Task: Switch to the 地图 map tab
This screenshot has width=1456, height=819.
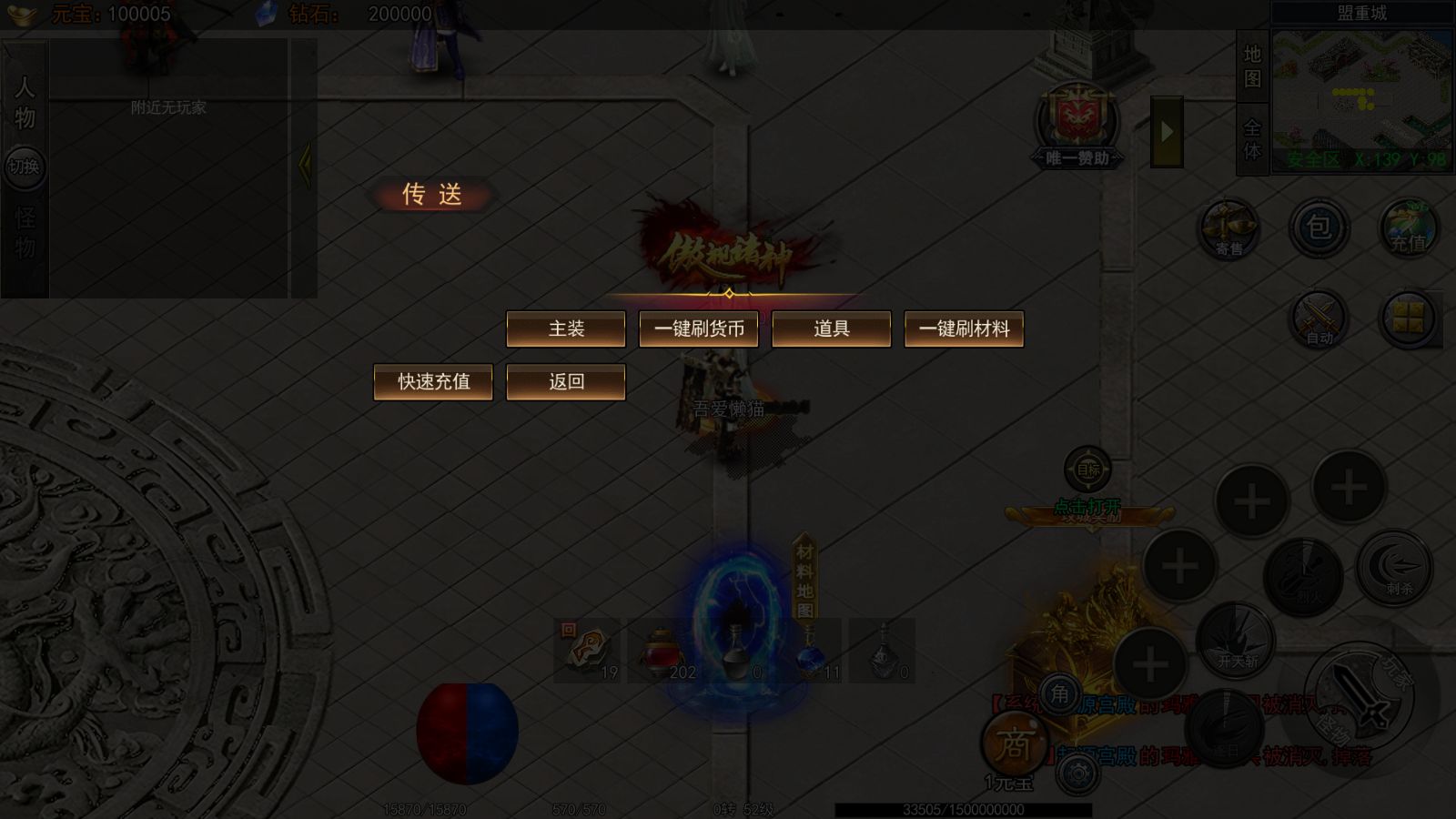Action: [x=1252, y=66]
